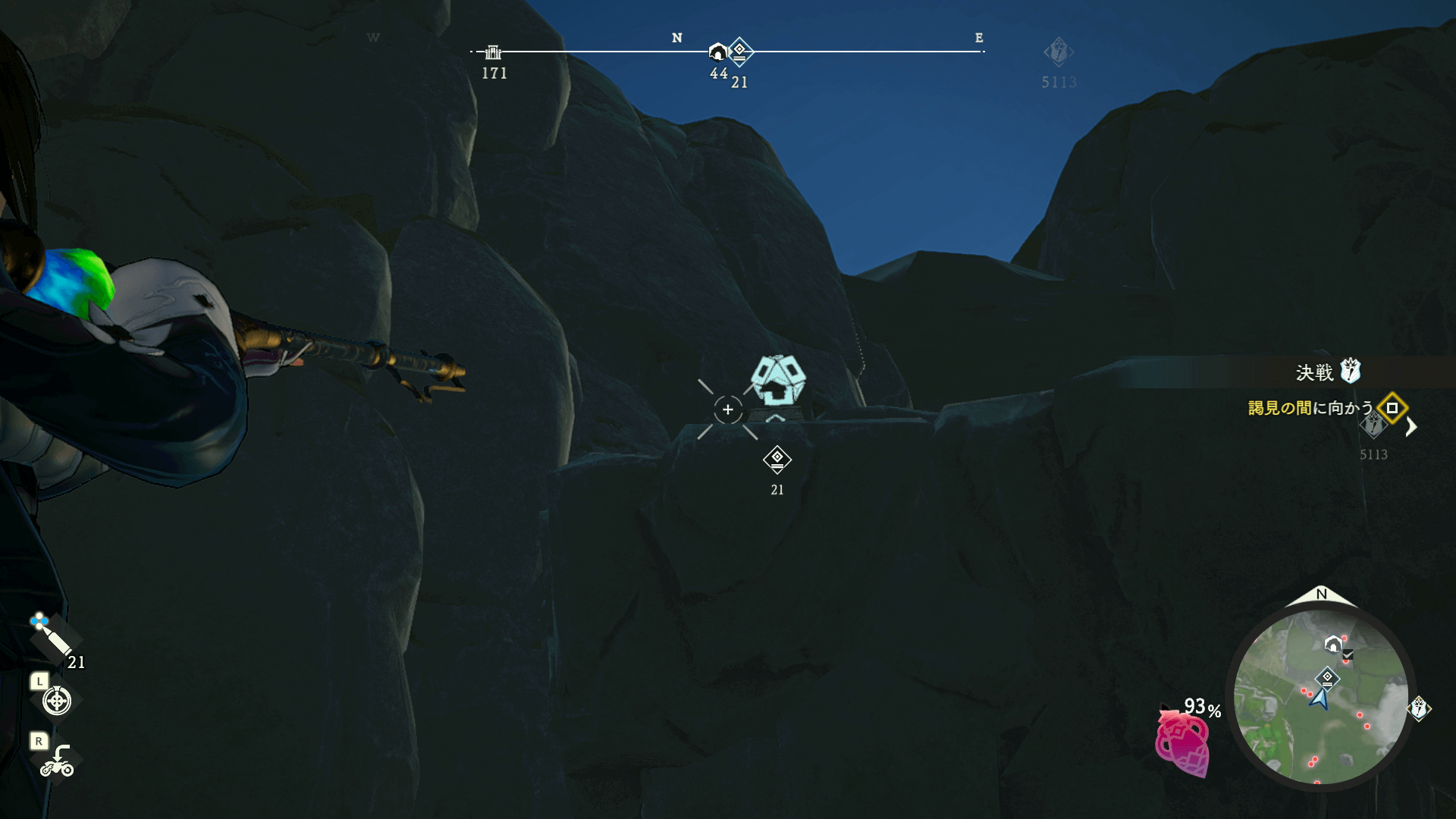Select the 謁見の間に向かう objective

point(1310,408)
